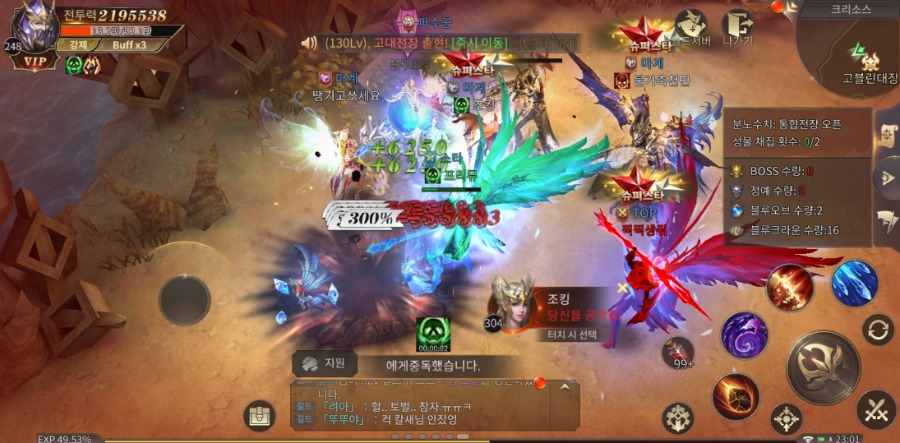Click the 강제 mode button

tap(75, 45)
